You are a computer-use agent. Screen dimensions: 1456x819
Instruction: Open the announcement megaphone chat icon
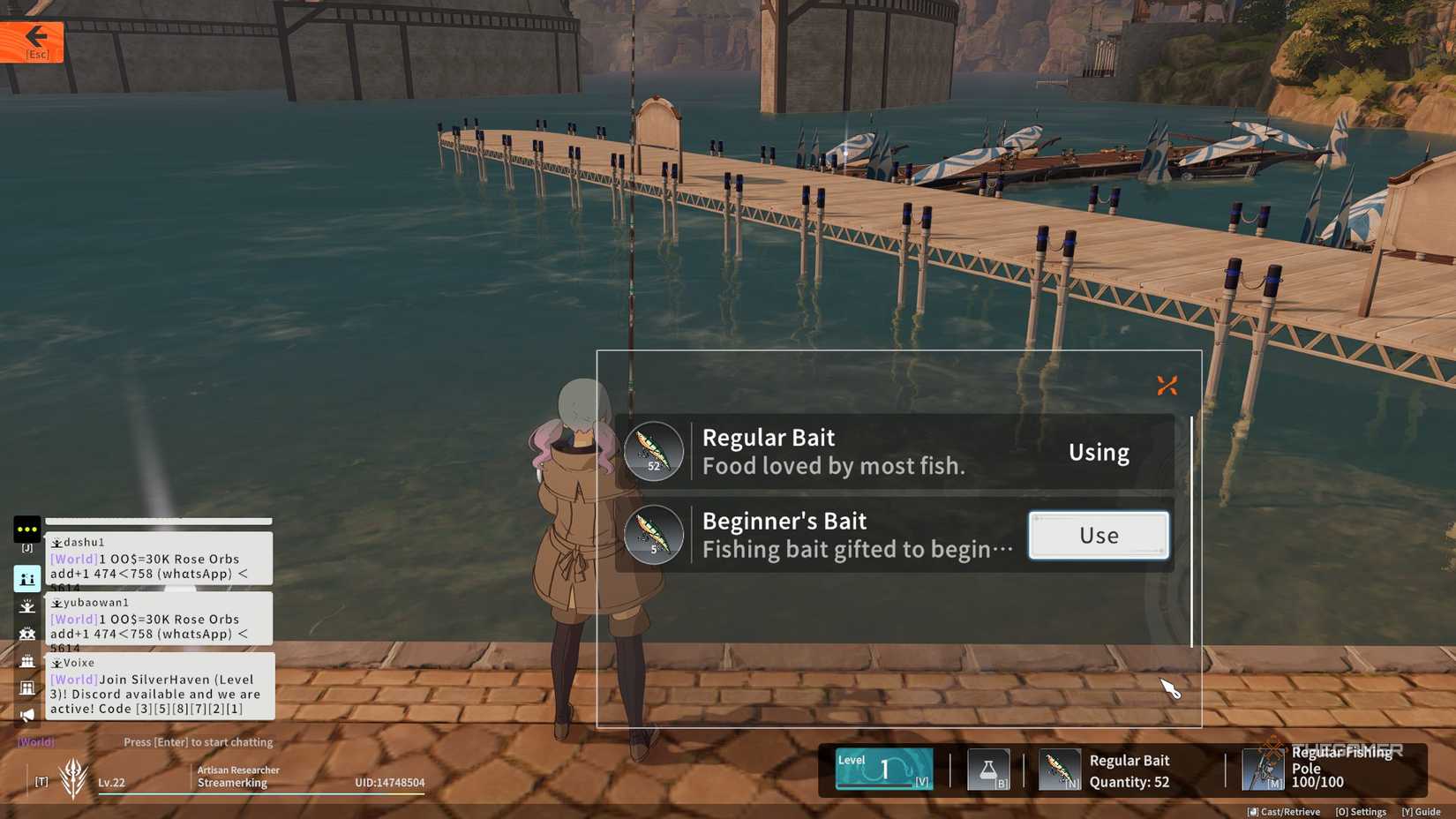tap(26, 713)
